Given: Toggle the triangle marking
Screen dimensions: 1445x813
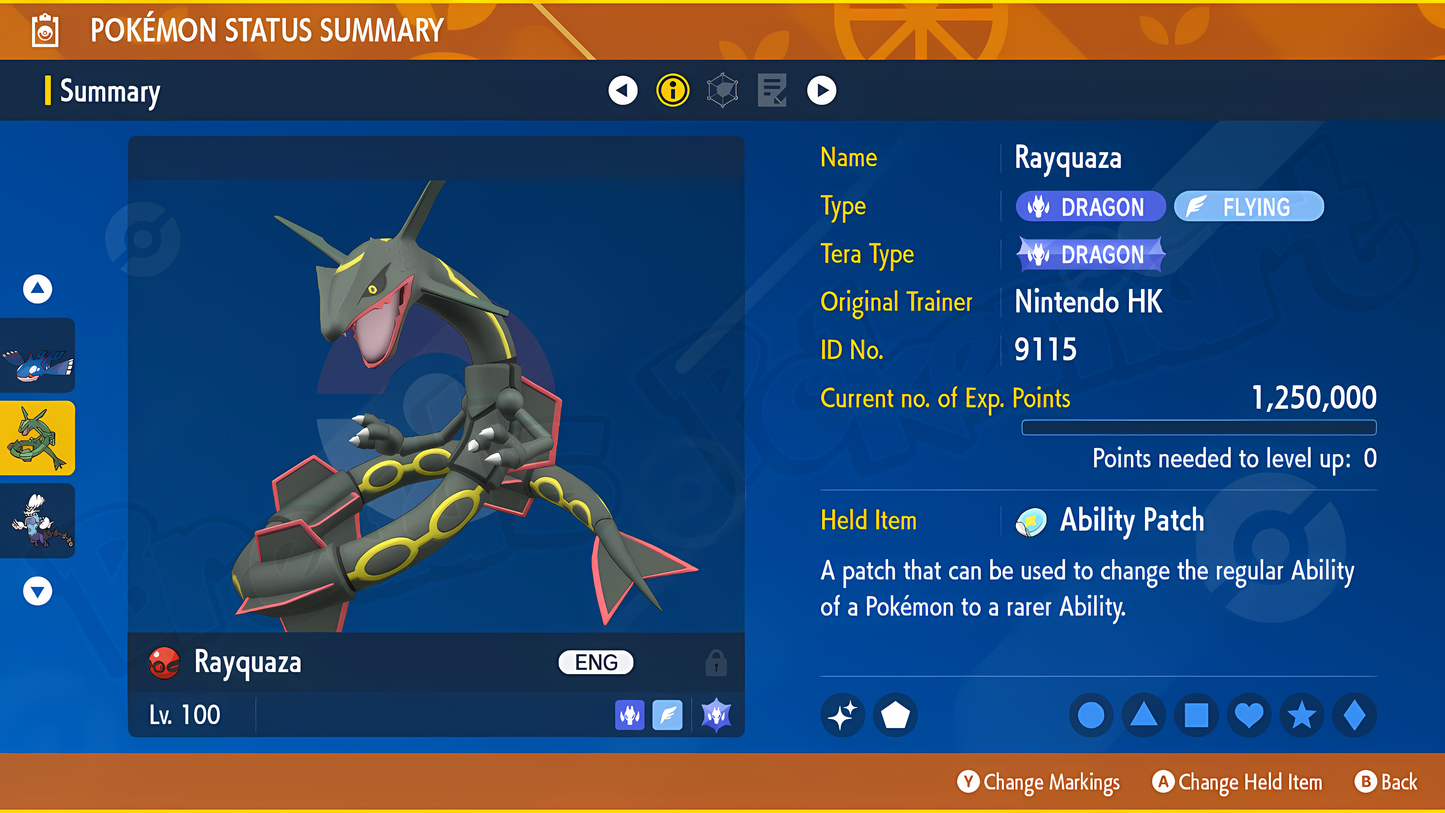Looking at the screenshot, I should (1143, 715).
